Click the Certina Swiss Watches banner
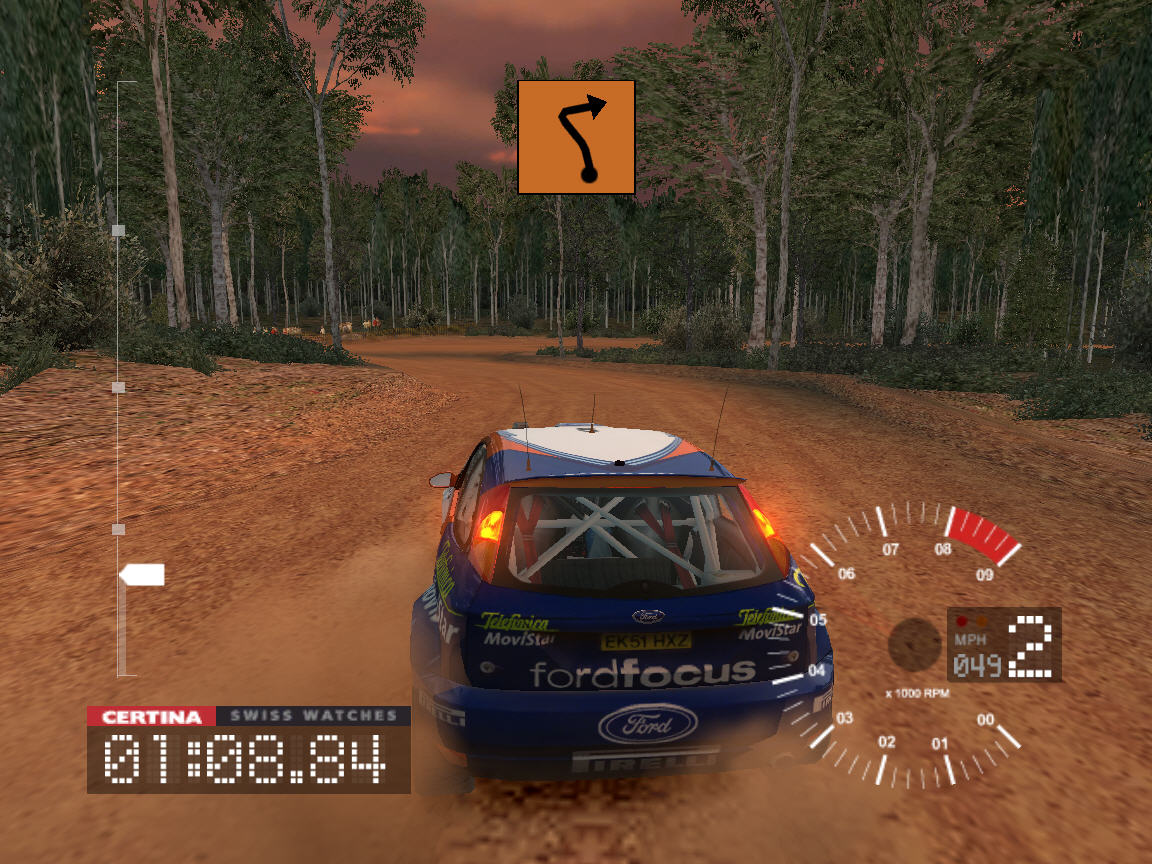 [248, 716]
